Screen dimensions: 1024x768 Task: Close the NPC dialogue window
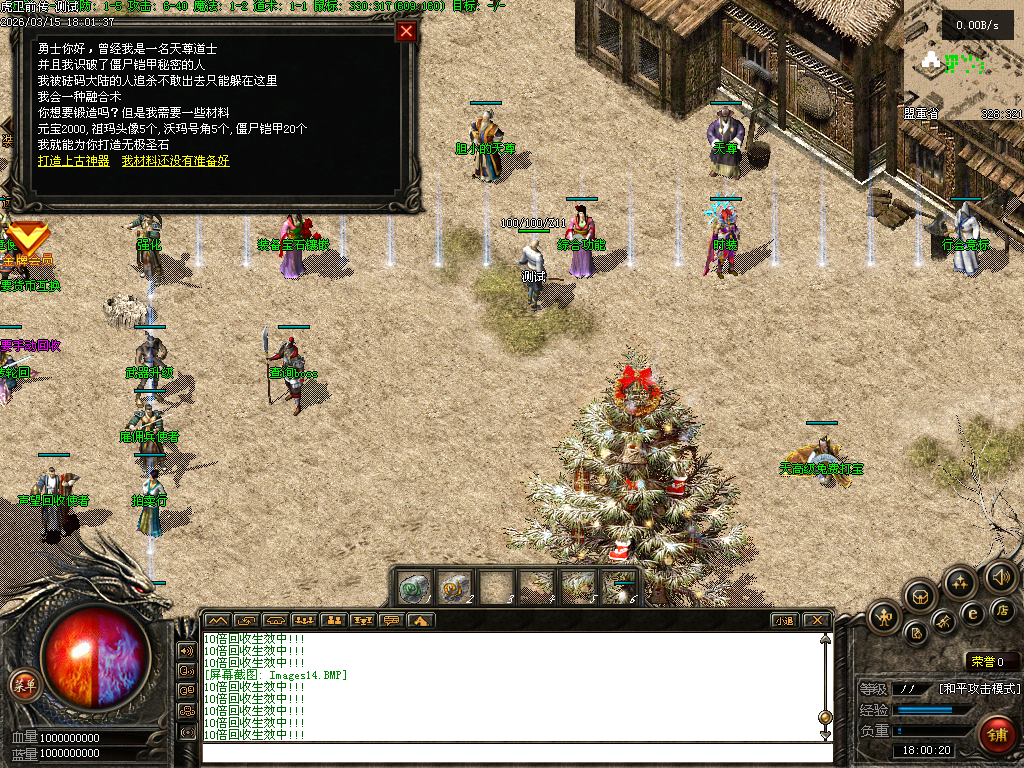[406, 31]
